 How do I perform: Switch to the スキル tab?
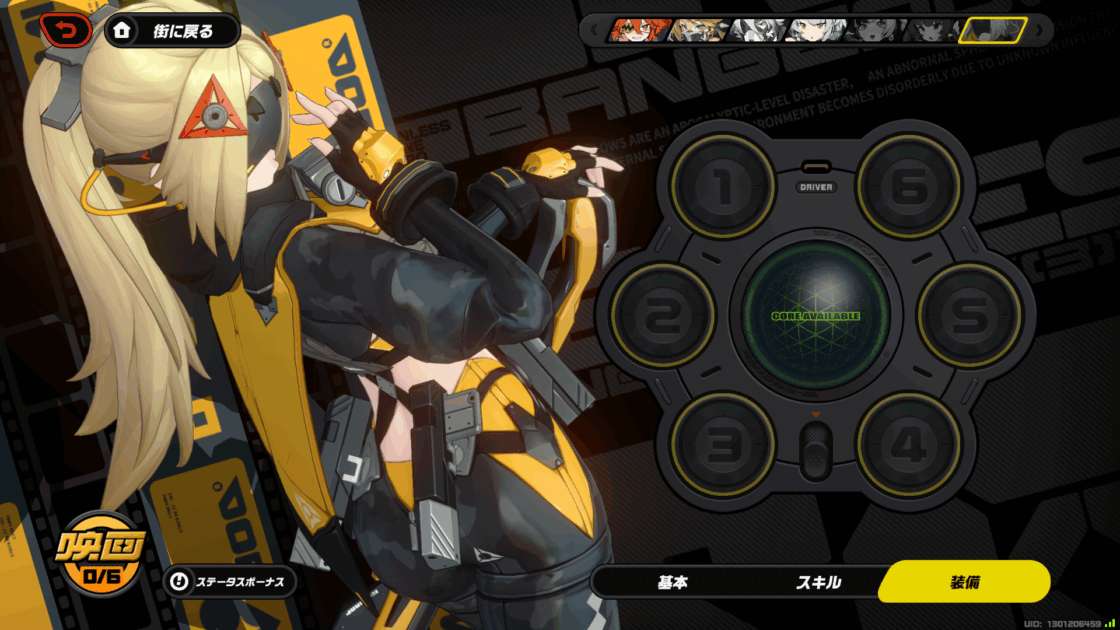[x=818, y=582]
